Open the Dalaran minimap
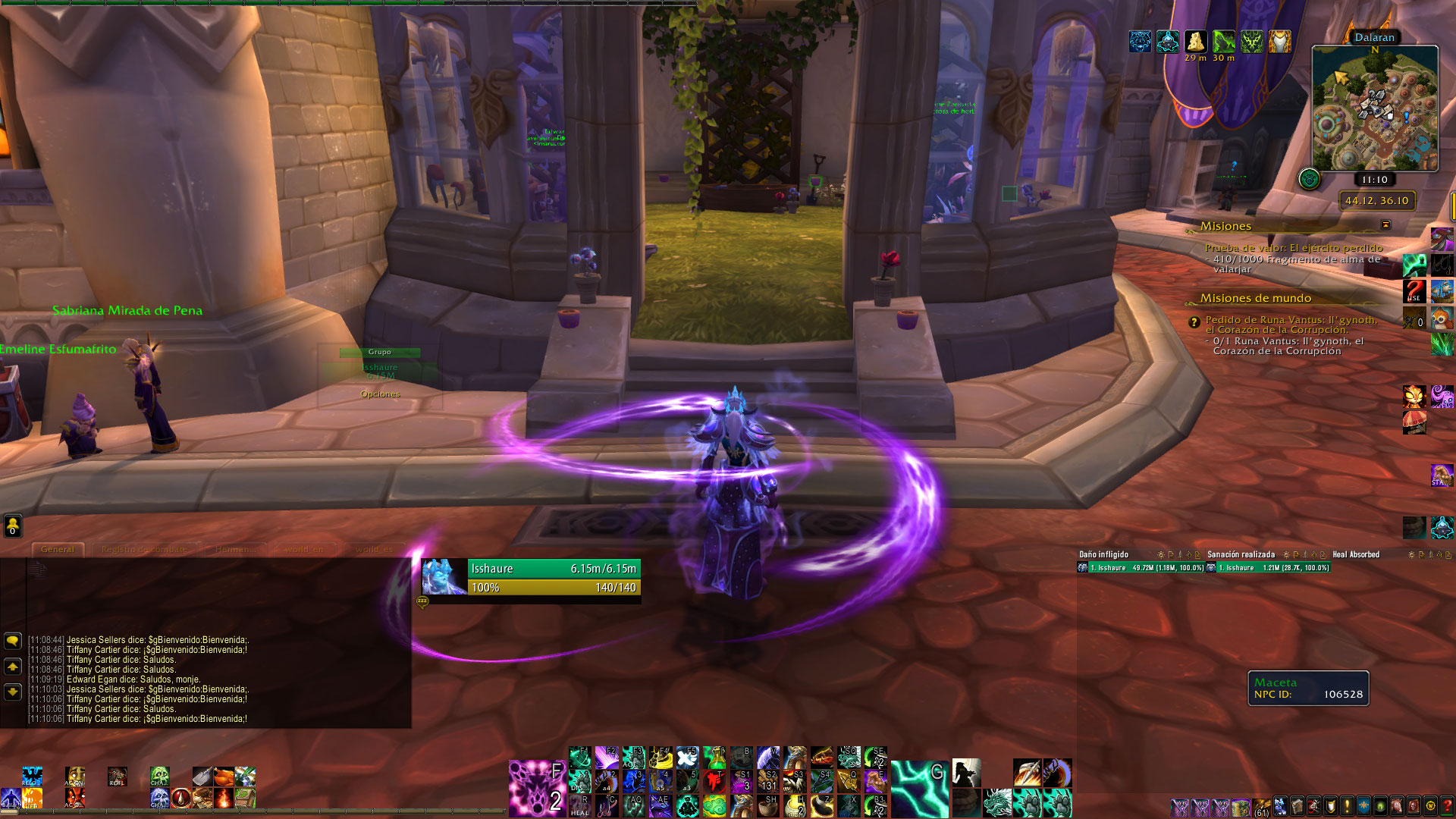1456x819 pixels. click(x=1374, y=108)
